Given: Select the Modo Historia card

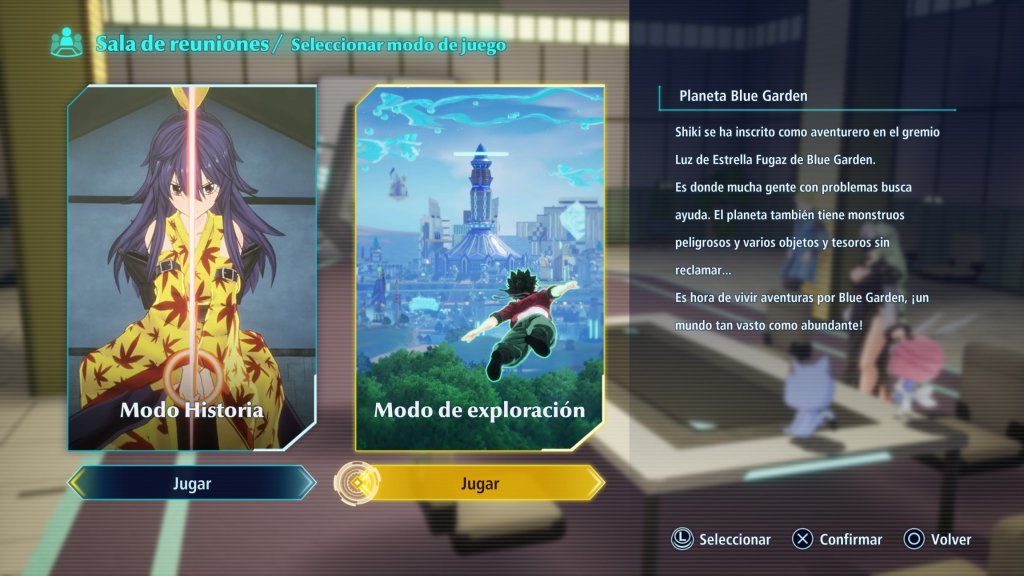Looking at the screenshot, I should point(192,268).
